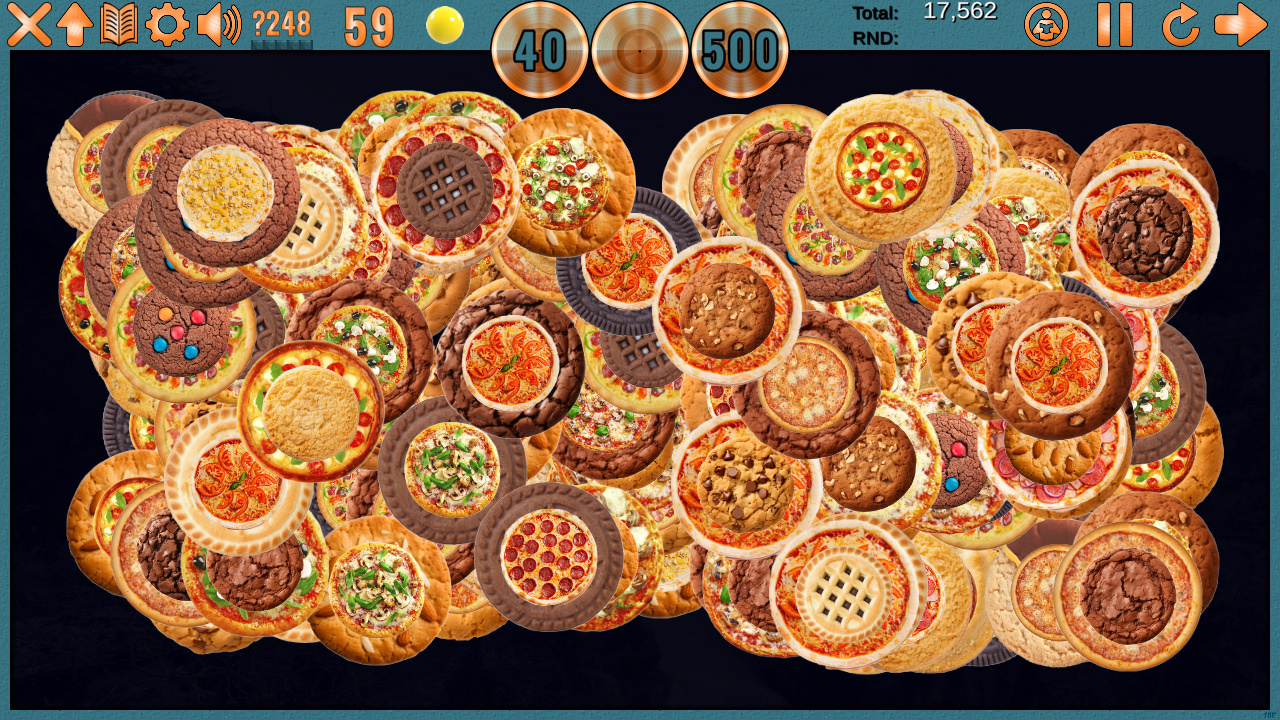Viewport: 1280px width, 720px height.
Task: Select the copper disc labeled 500
Action: pyautogui.click(x=740, y=50)
